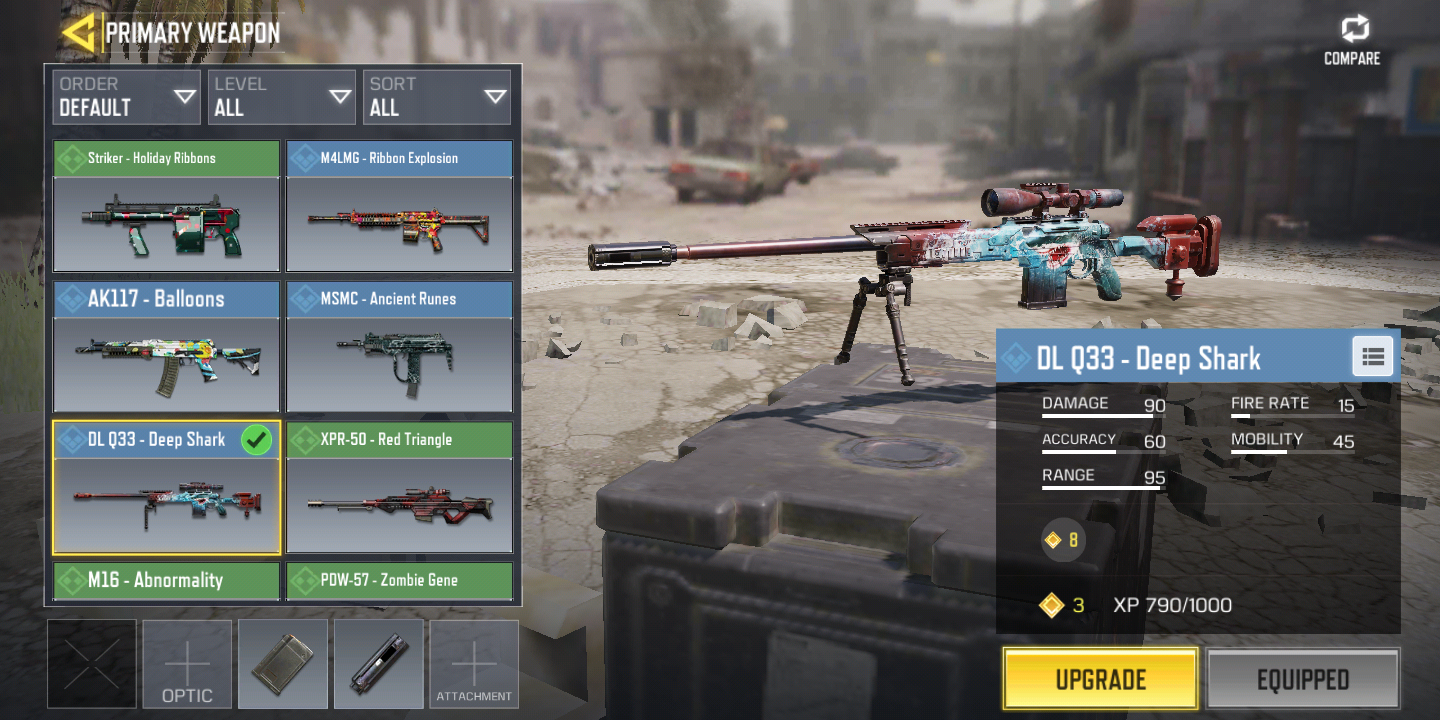Add an attachment in the Attachment slot
Screen dimensions: 1440x720
click(x=474, y=664)
